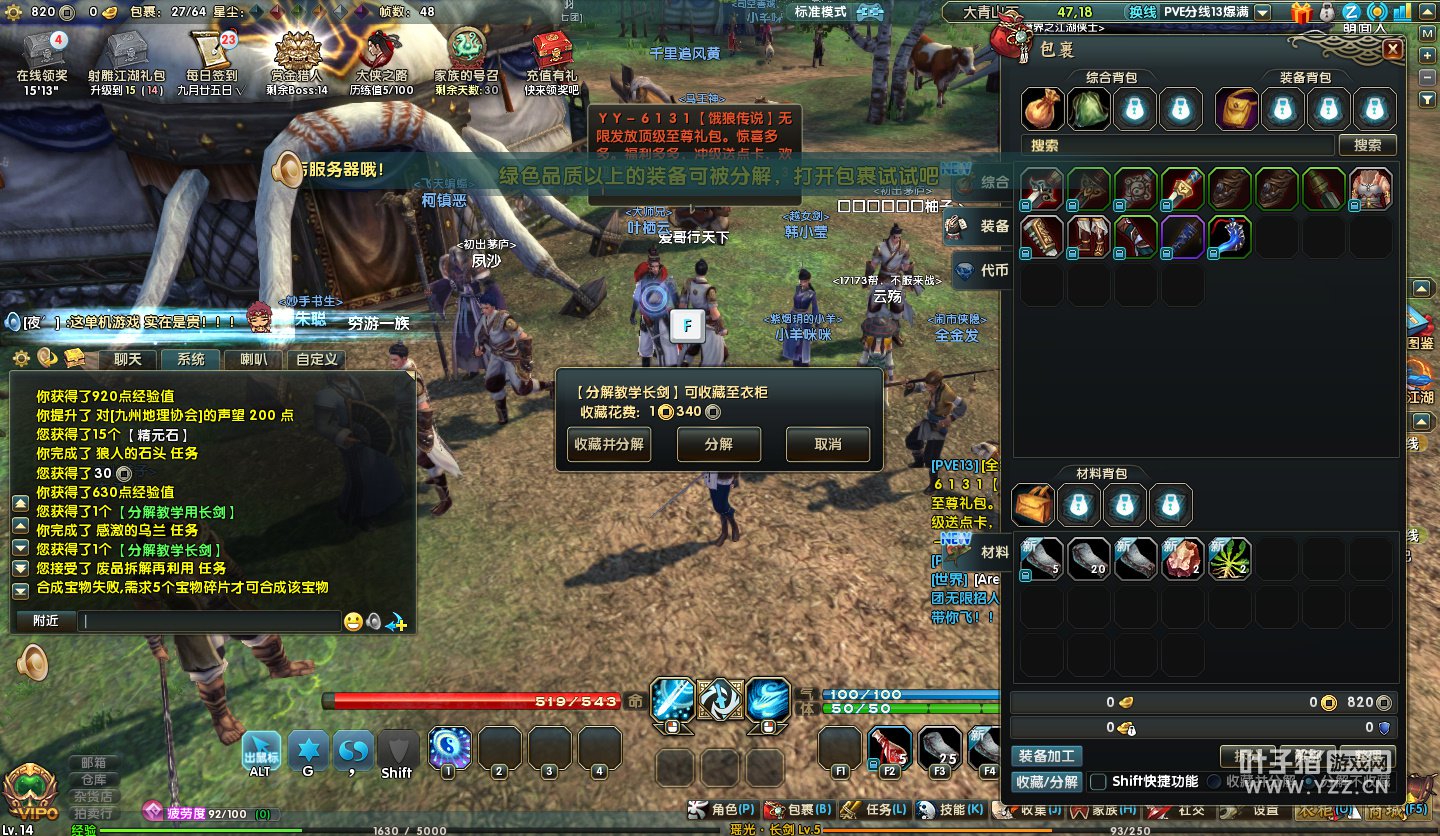Select the 装备 category tab in bag
Image resolution: width=1440 pixels, height=836 pixels.
pos(982,227)
